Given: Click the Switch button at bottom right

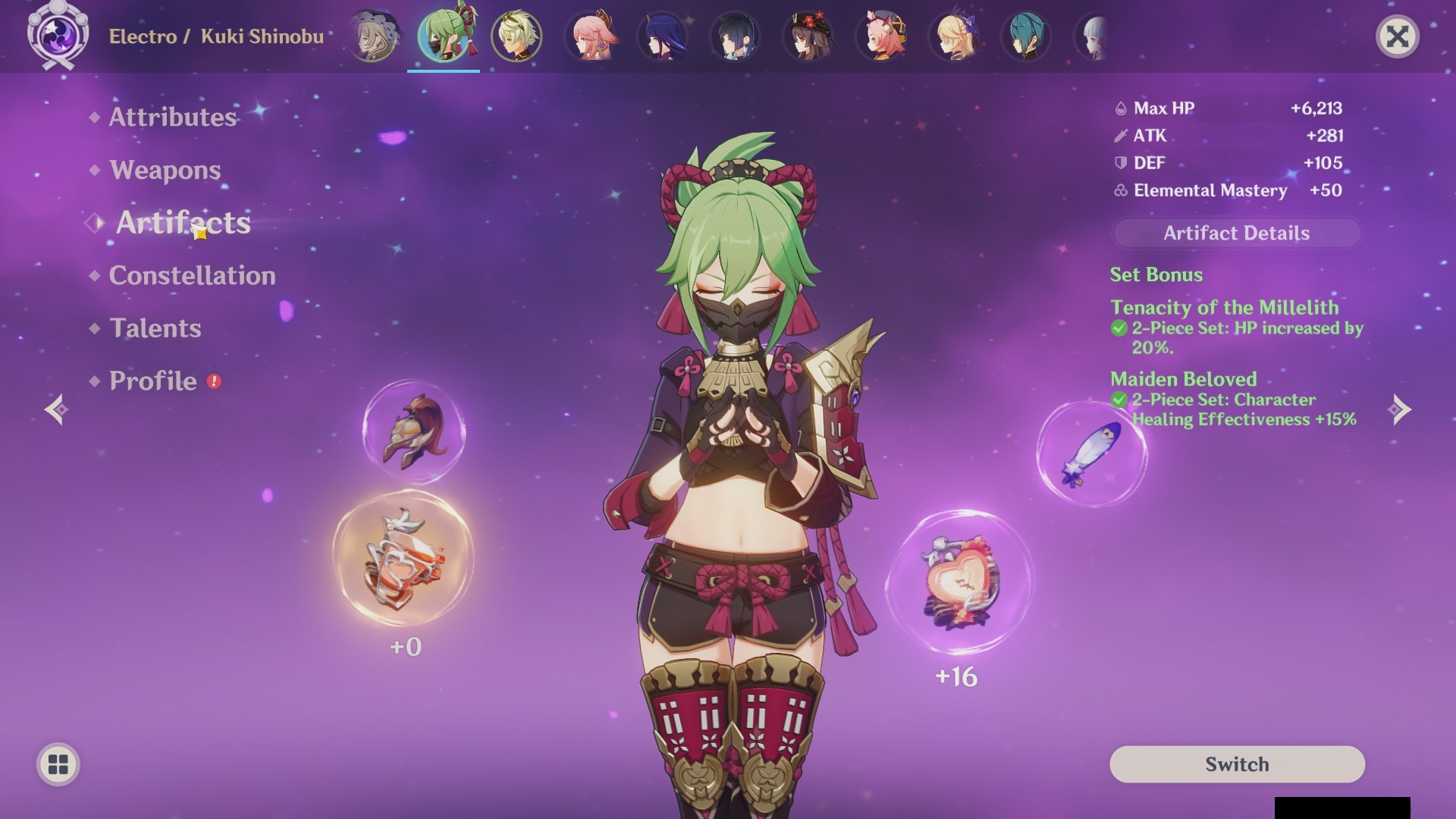Looking at the screenshot, I should (1237, 764).
